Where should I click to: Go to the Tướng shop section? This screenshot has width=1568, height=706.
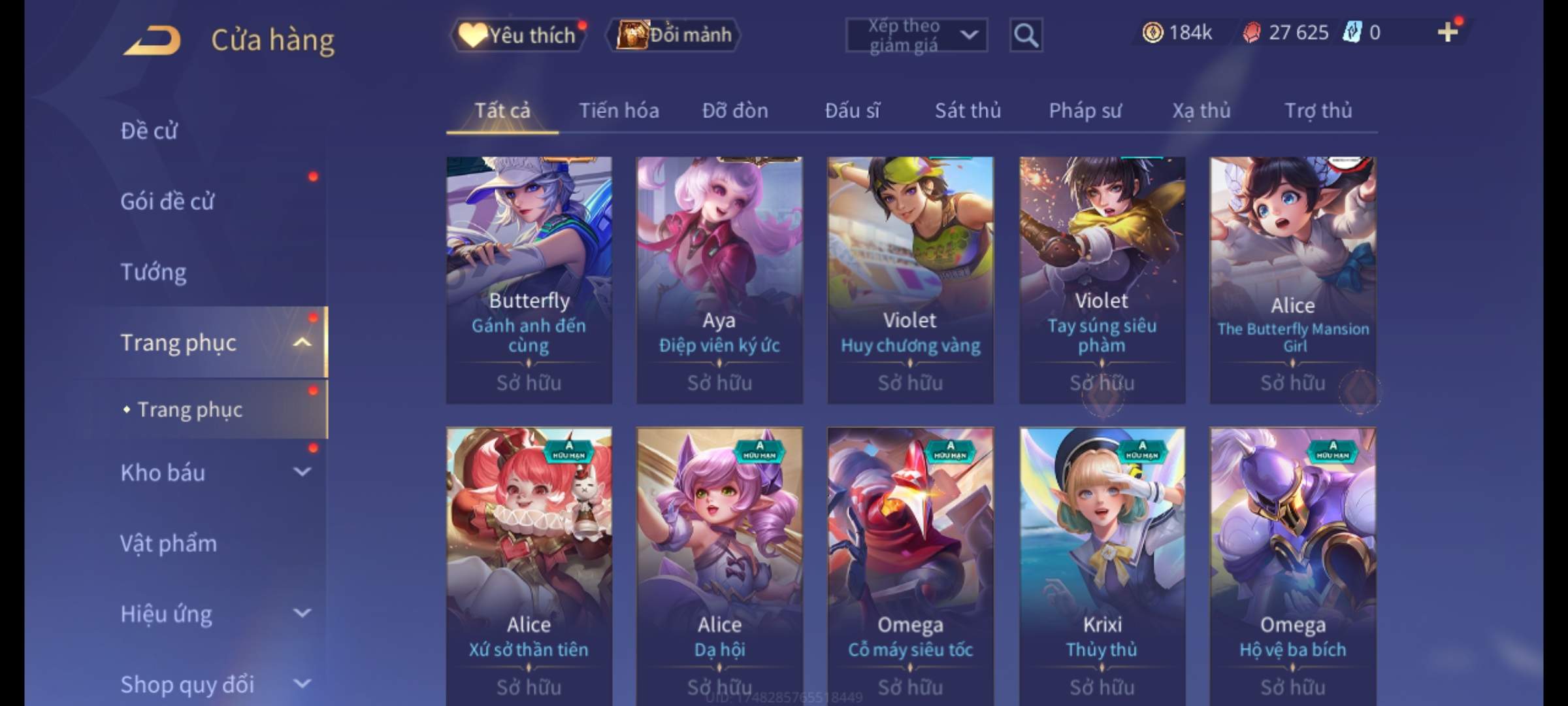click(154, 272)
